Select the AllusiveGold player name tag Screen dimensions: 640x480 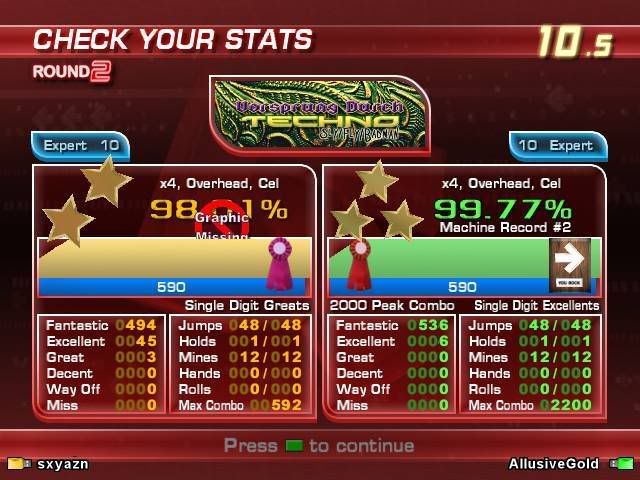[553, 464]
